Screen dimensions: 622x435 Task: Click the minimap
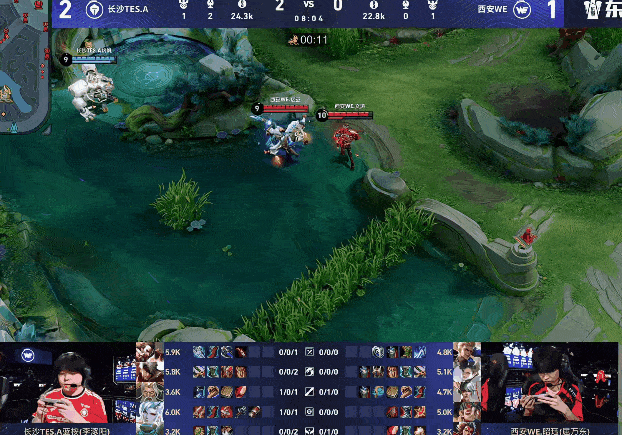[x=22, y=72]
